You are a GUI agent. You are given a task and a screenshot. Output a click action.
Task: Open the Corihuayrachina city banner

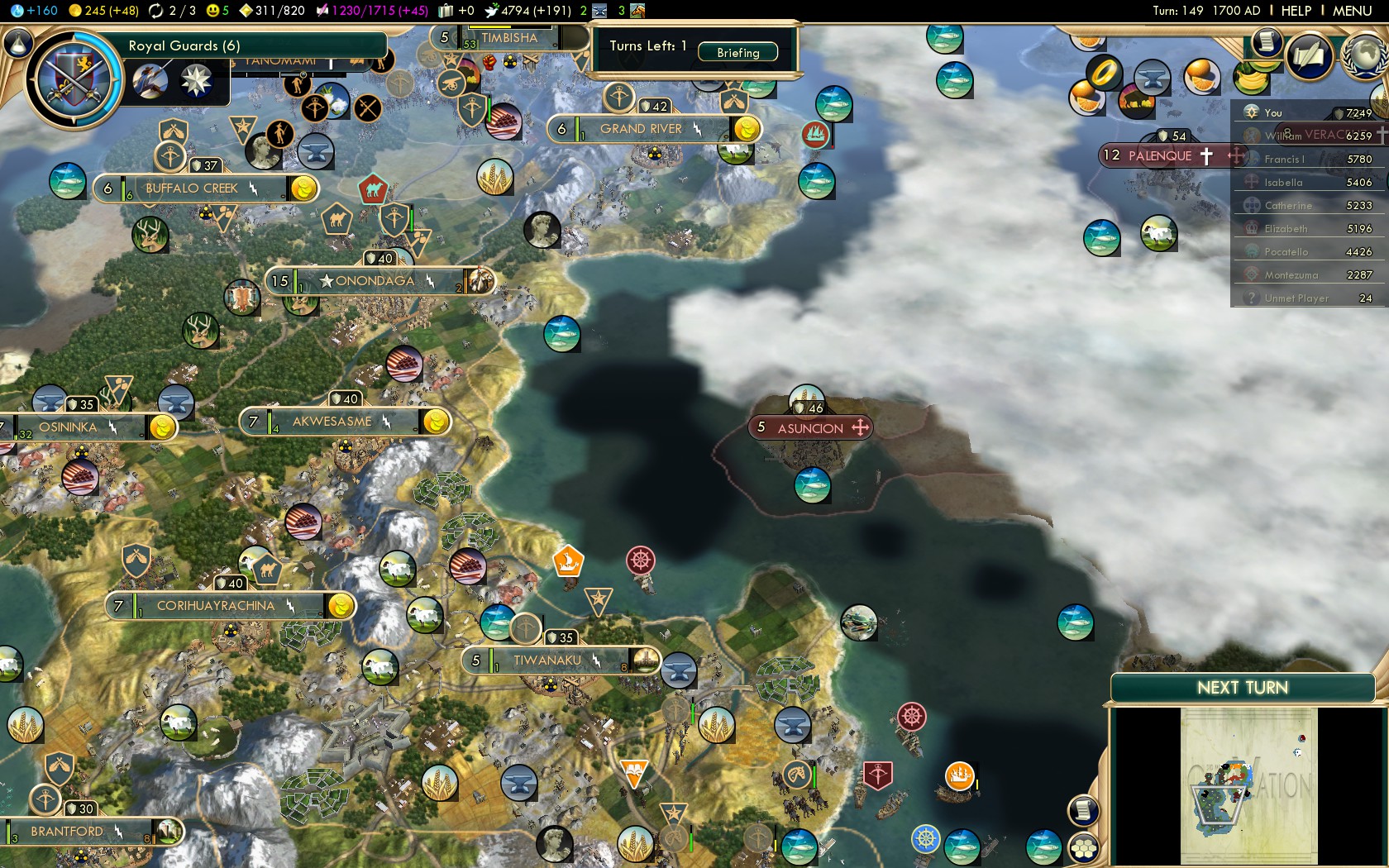click(216, 606)
